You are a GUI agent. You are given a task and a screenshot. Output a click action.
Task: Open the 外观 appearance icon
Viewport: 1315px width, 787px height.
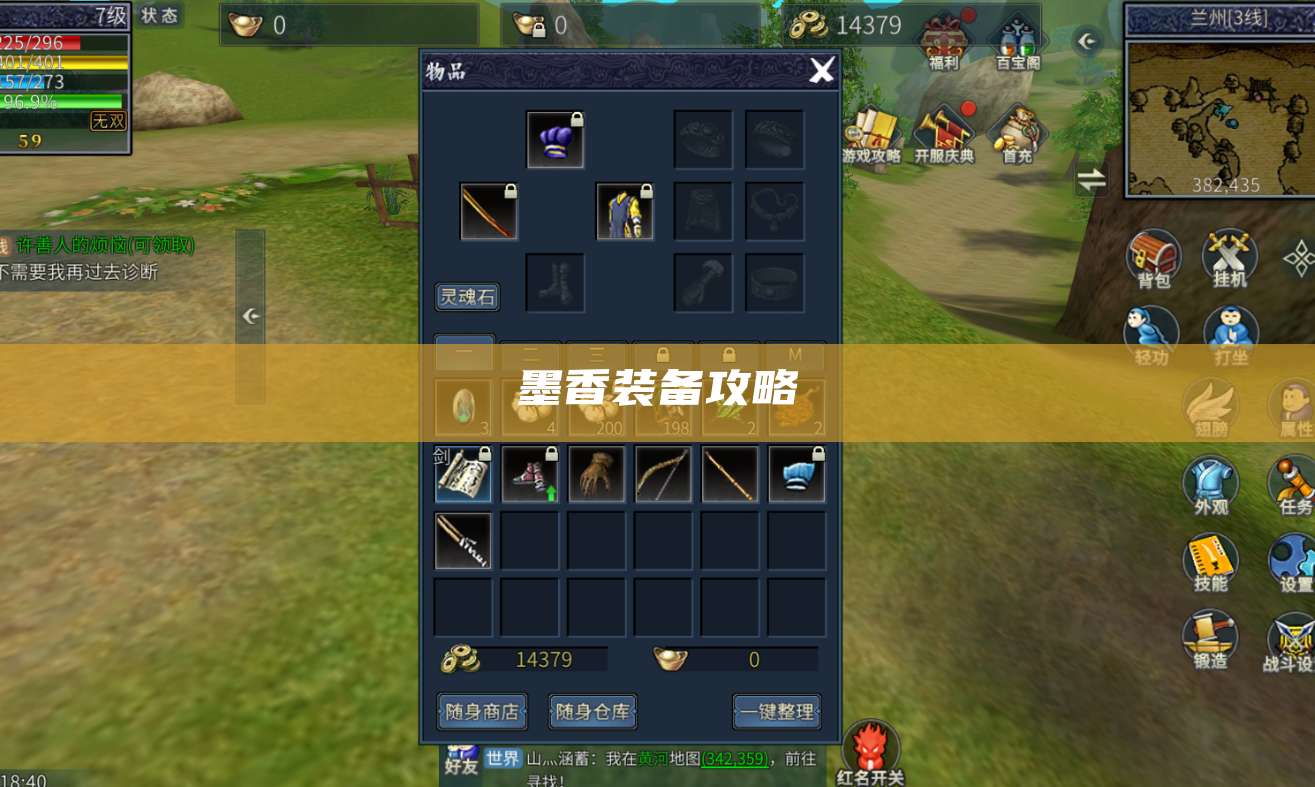pos(1209,484)
